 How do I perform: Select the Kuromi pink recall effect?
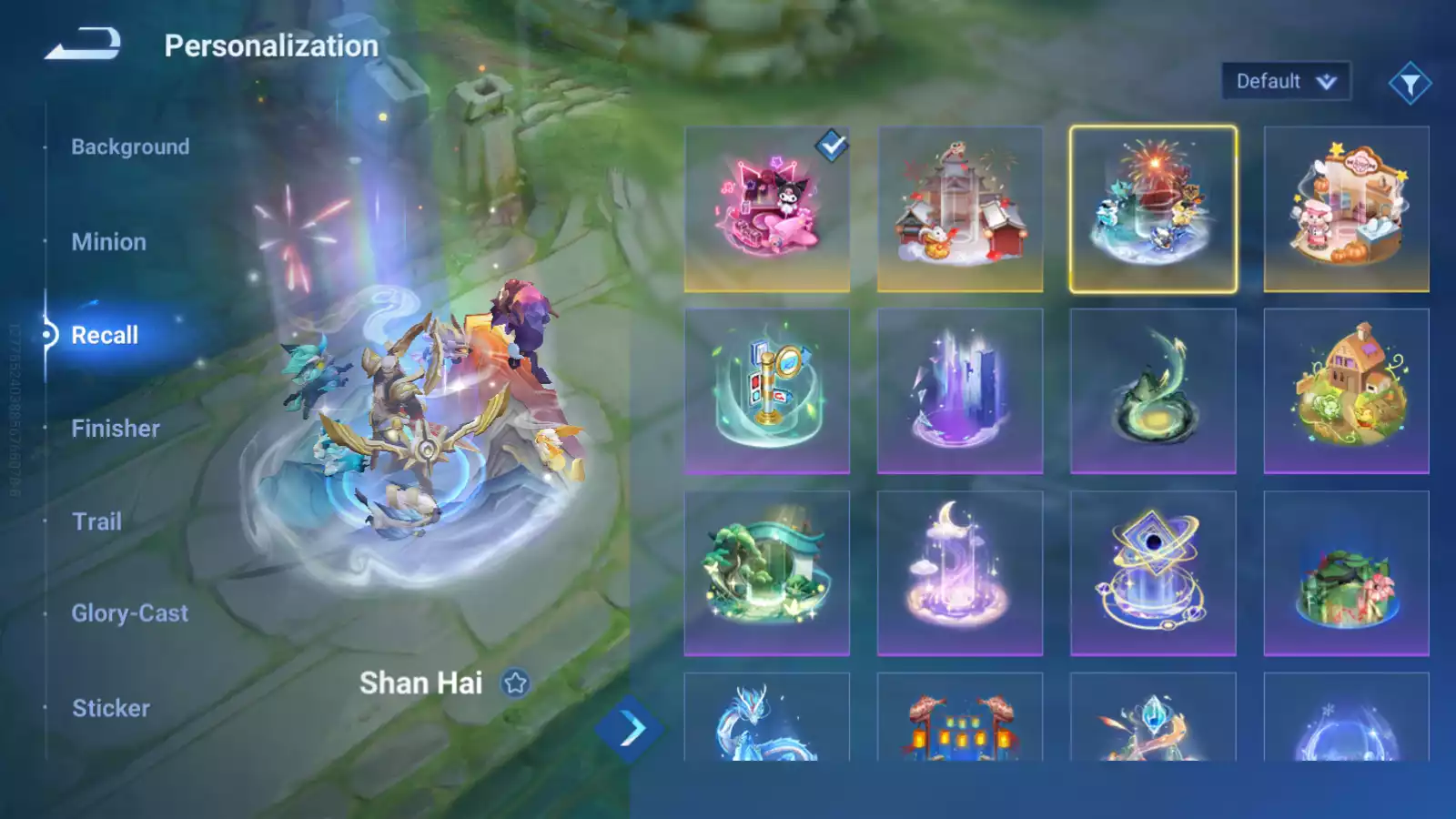767,207
